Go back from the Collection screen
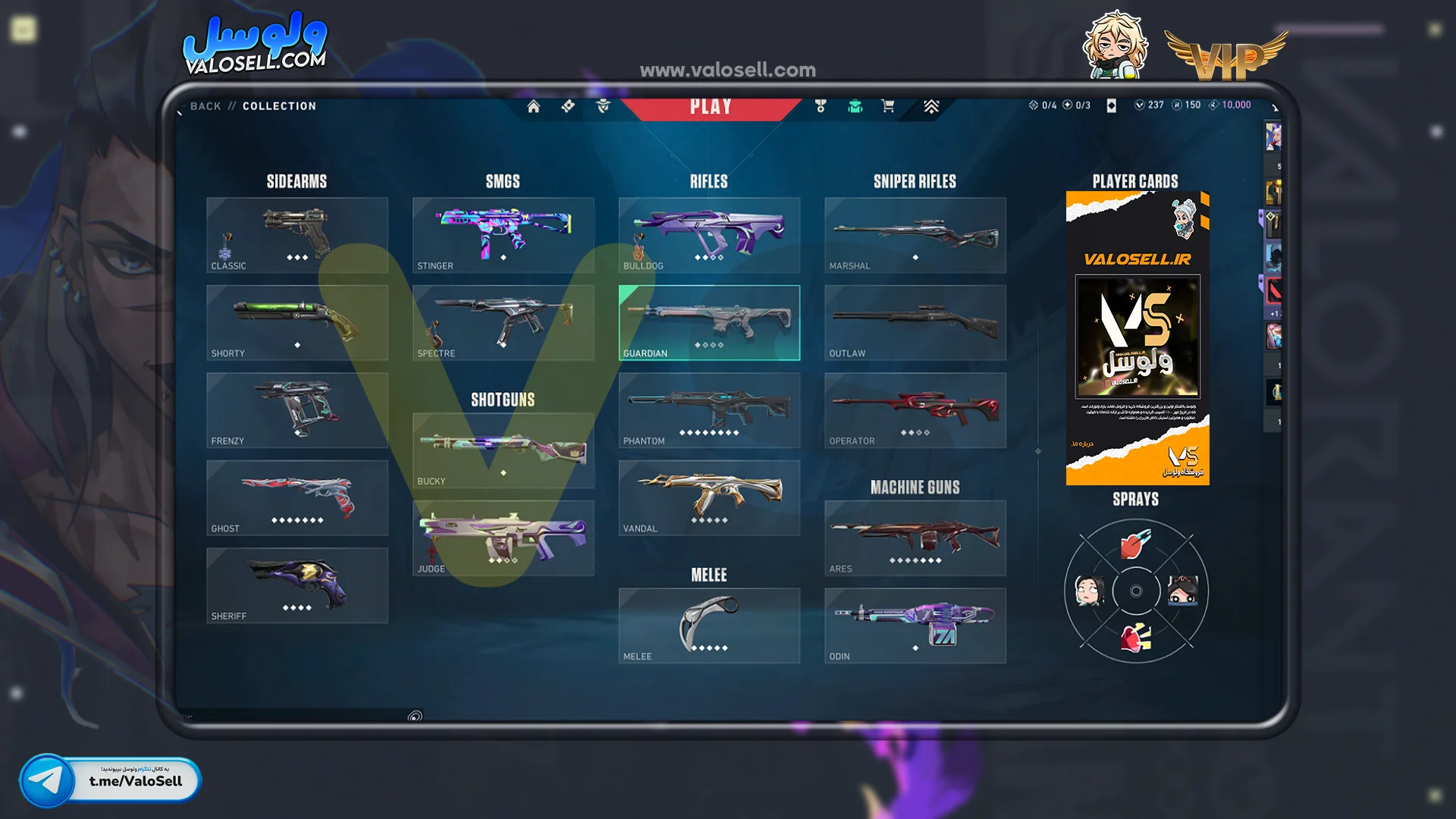The height and width of the screenshot is (819, 1456). 206,106
